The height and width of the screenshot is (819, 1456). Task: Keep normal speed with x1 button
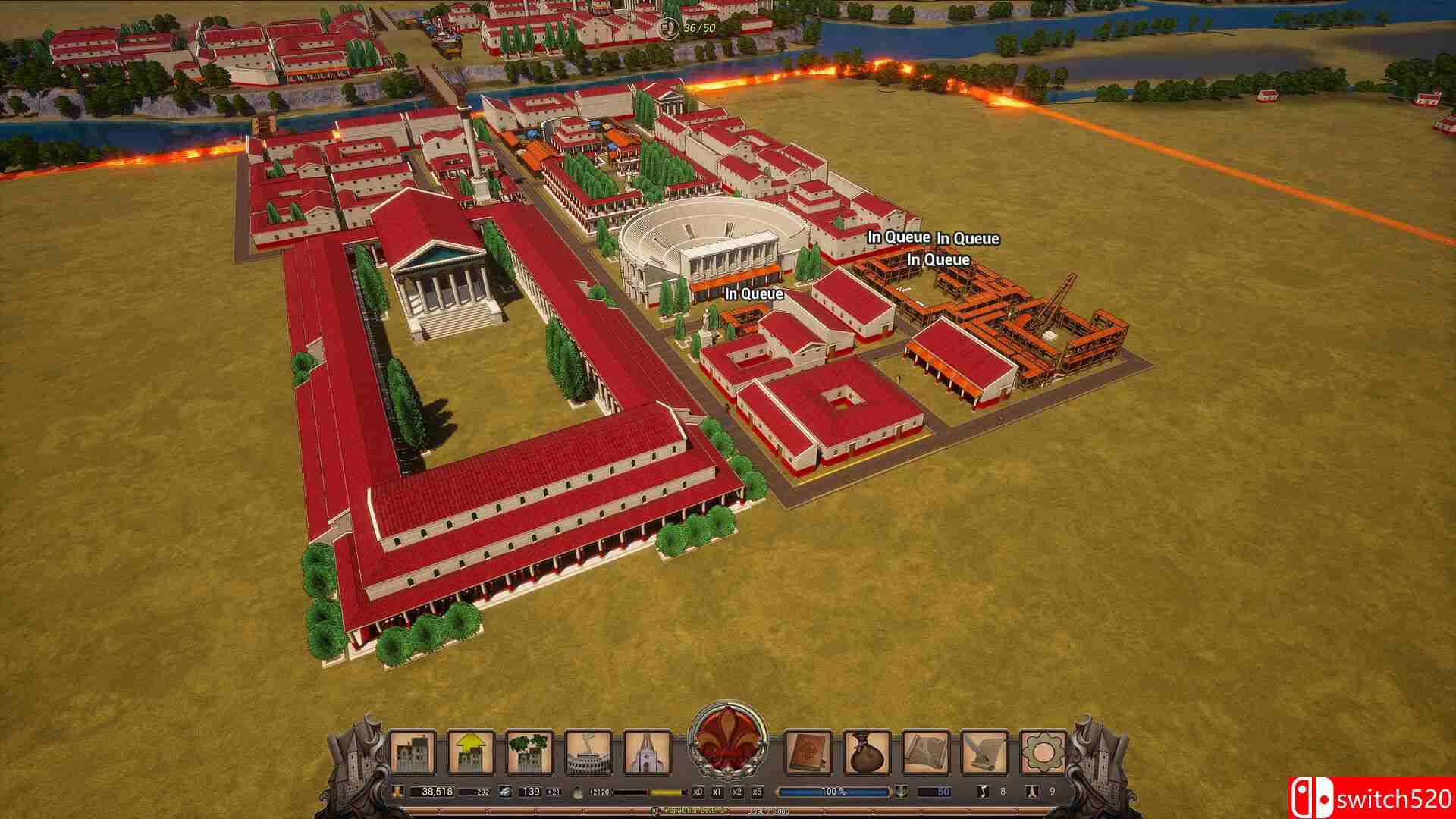pyautogui.click(x=717, y=792)
